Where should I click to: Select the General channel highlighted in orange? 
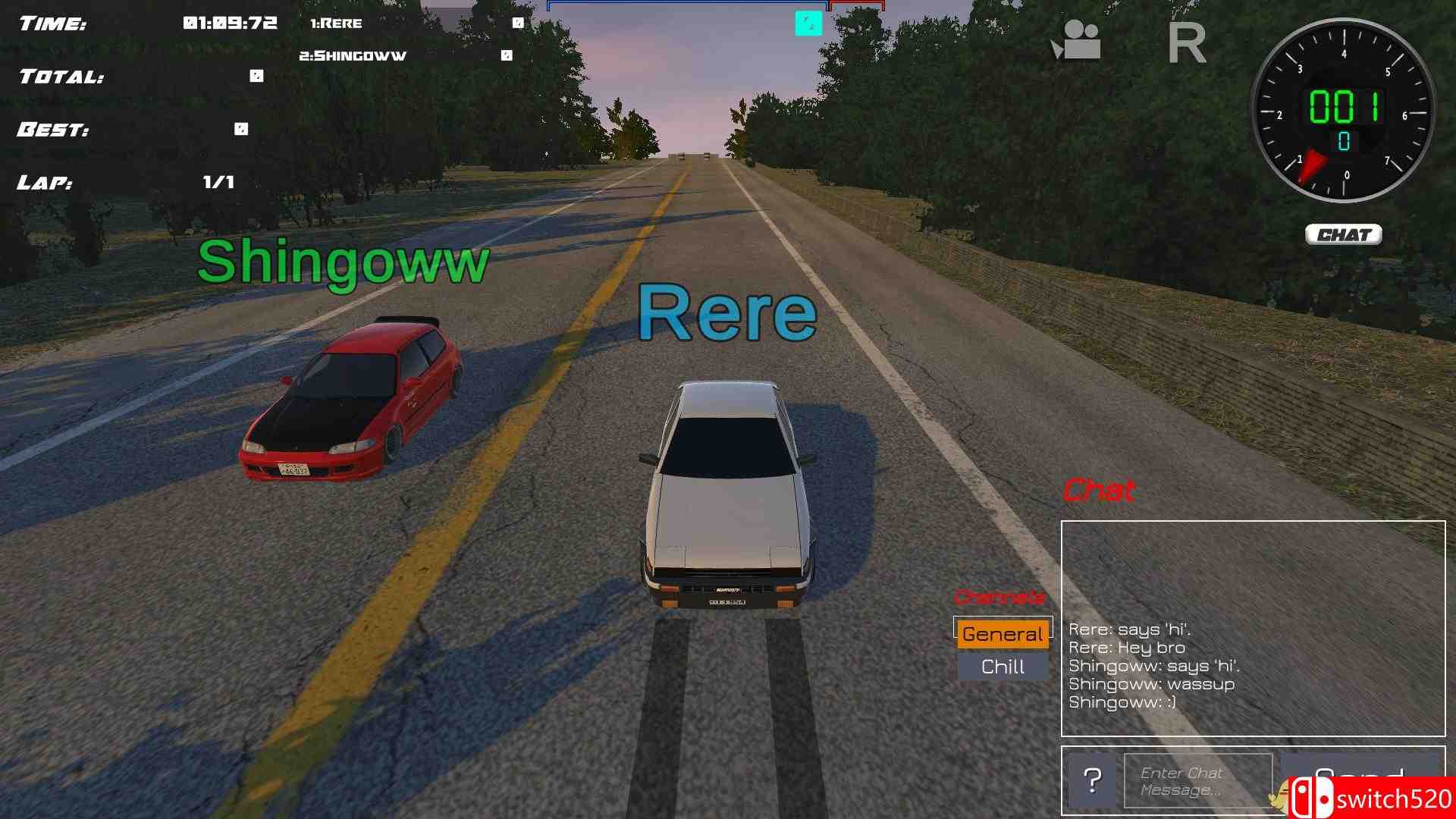(x=1003, y=633)
